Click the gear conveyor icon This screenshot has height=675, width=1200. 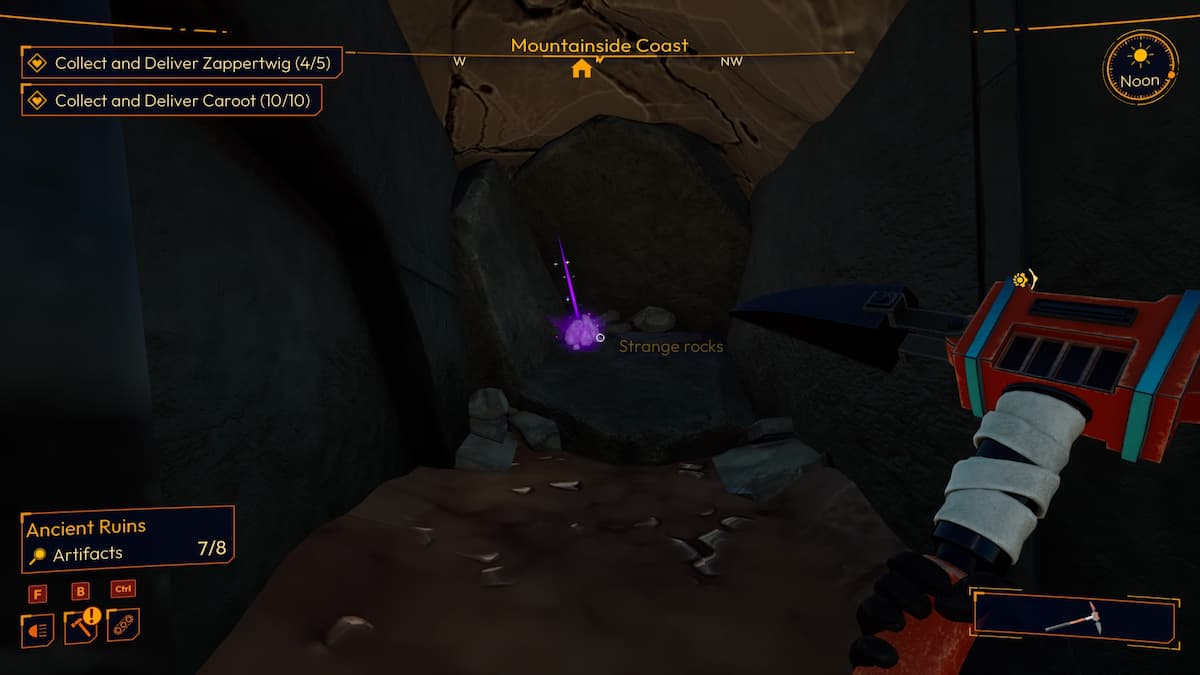pyautogui.click(x=124, y=625)
